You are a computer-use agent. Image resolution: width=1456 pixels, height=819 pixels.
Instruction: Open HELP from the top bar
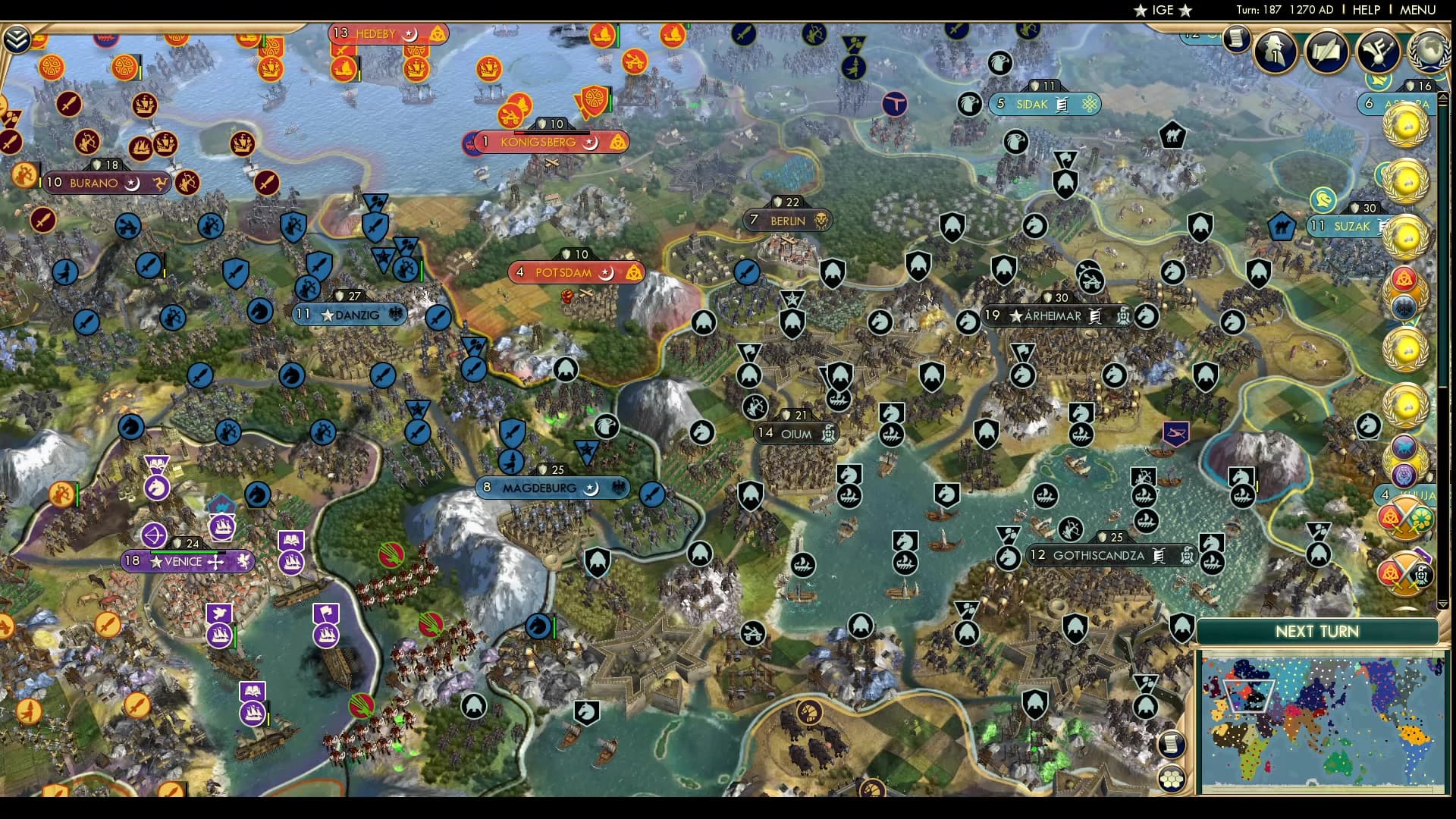pyautogui.click(x=1365, y=10)
